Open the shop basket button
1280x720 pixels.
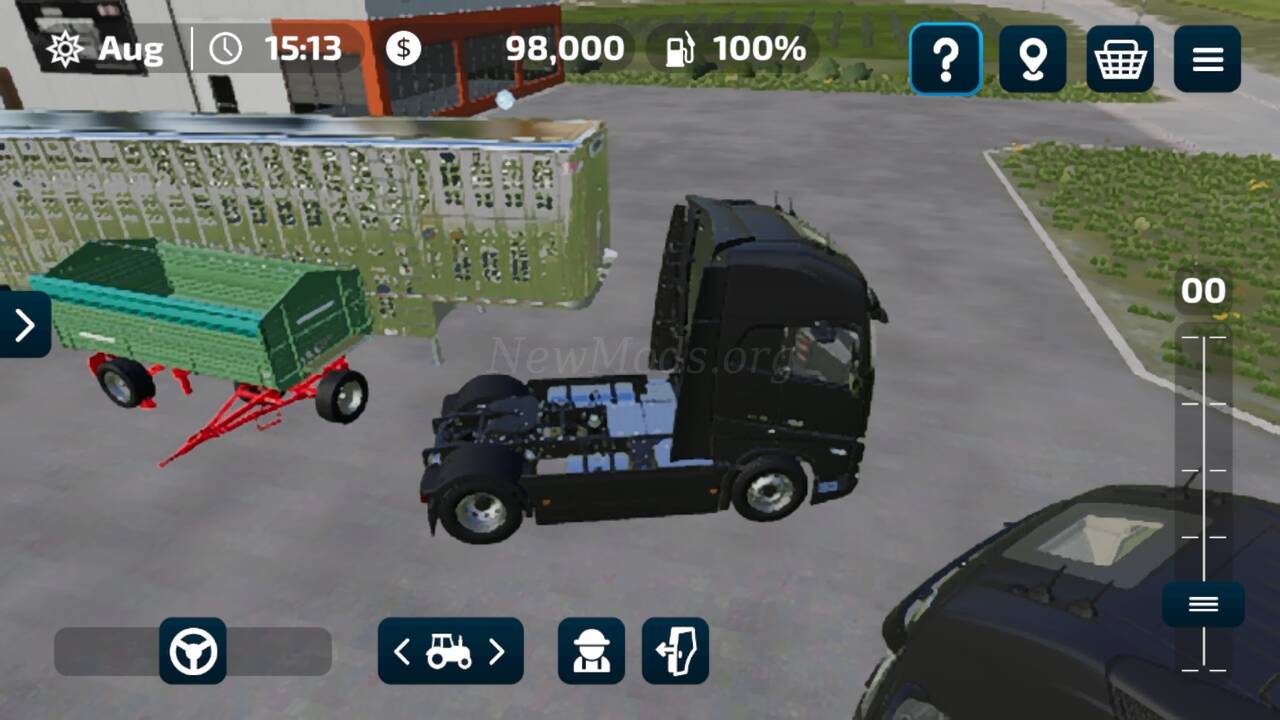(1119, 60)
